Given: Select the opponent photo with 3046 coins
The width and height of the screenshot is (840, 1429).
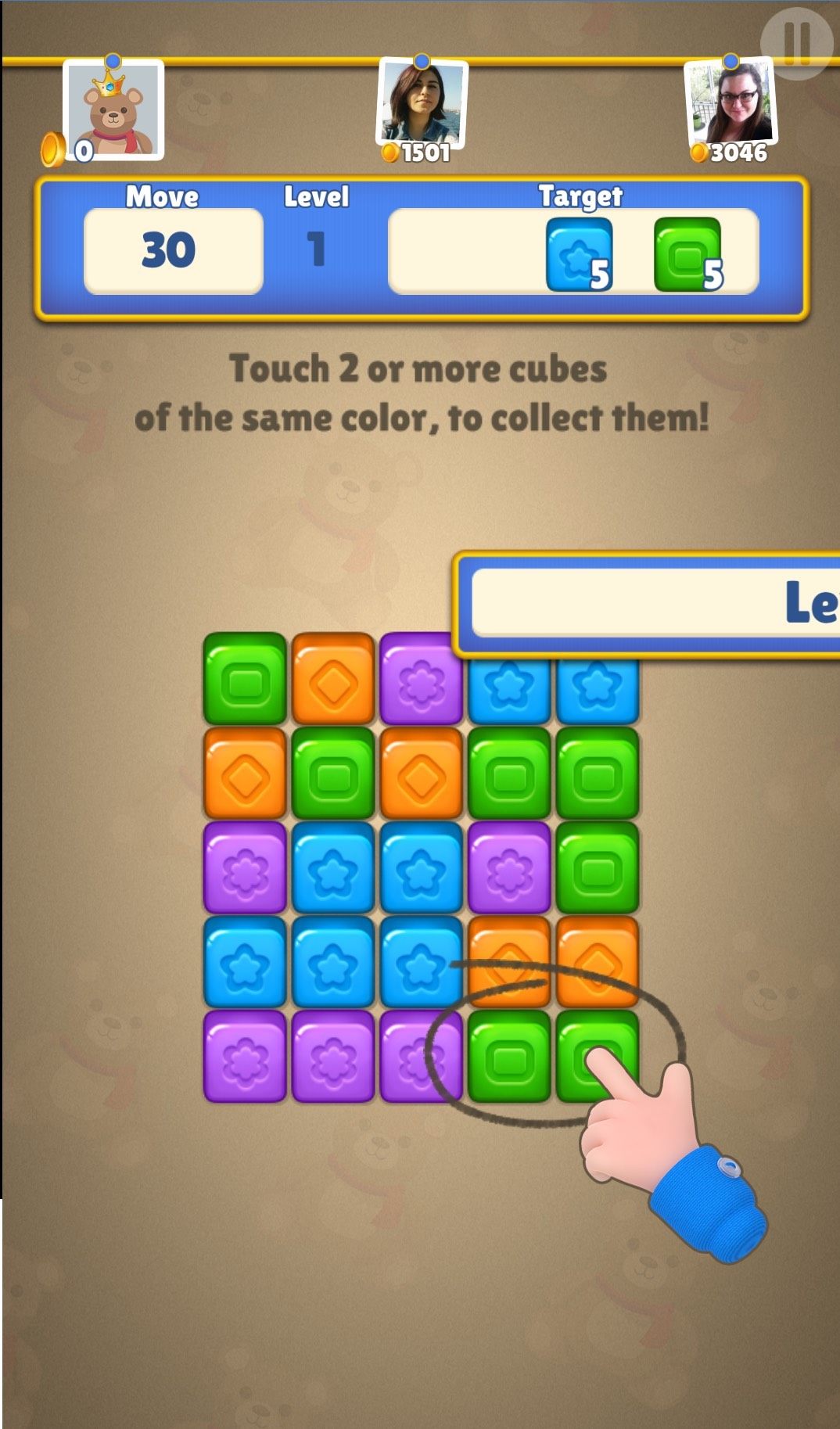Looking at the screenshot, I should tap(731, 102).
